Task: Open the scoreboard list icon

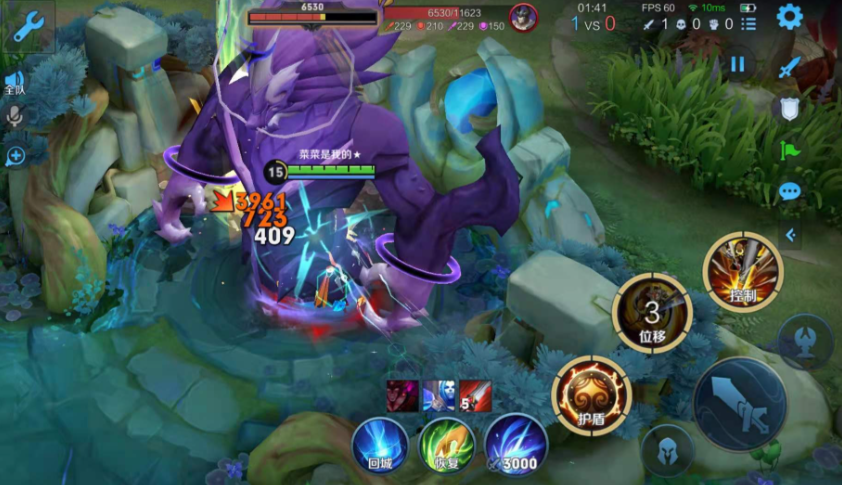Action: pyautogui.click(x=749, y=23)
